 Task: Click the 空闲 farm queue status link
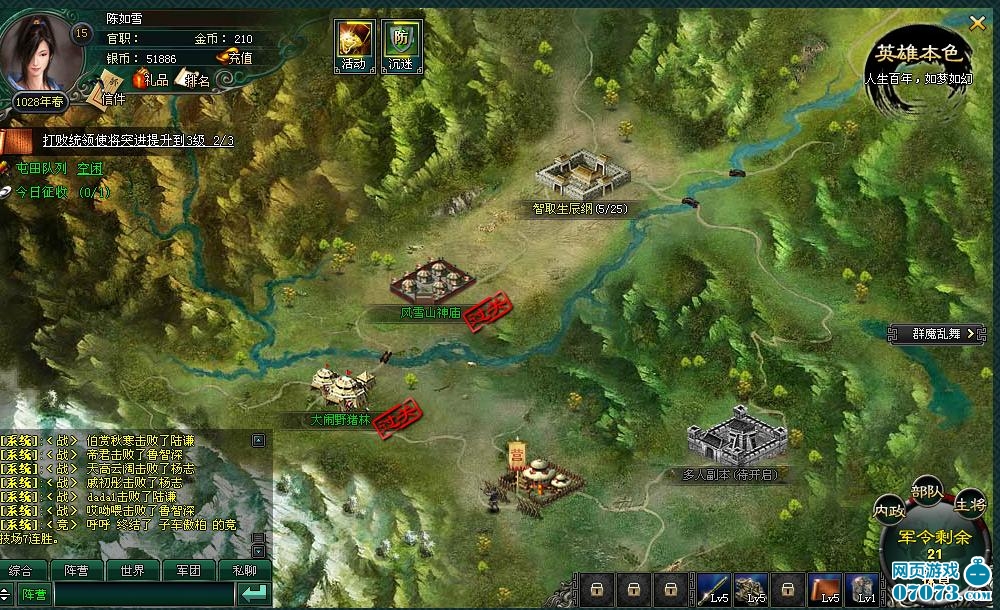click(91, 168)
